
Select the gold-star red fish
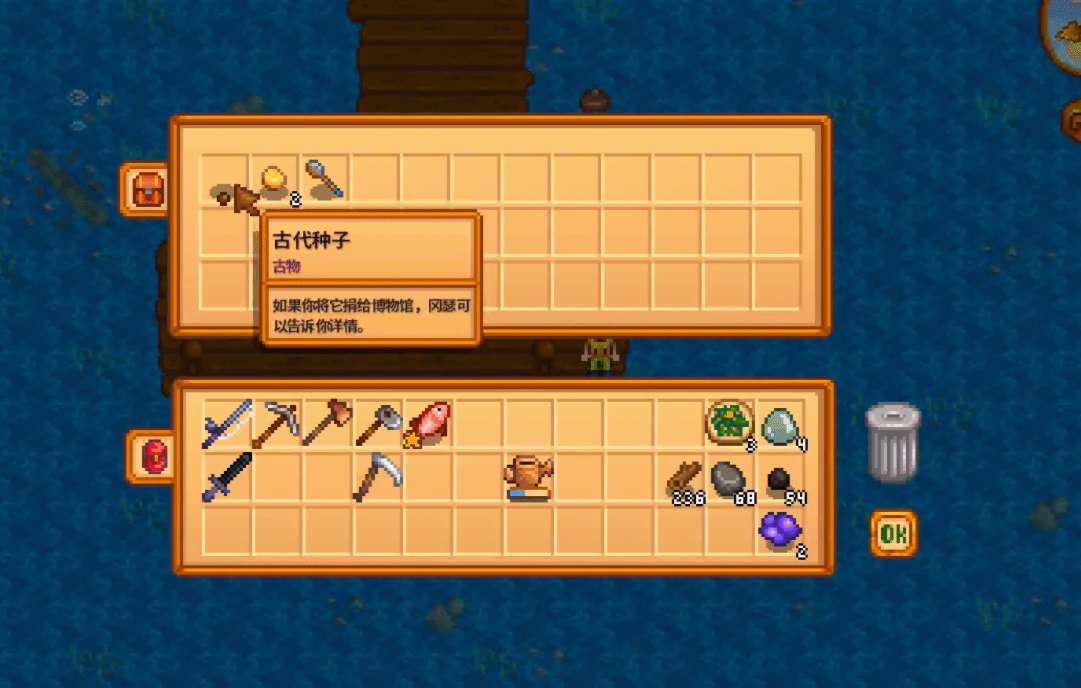(x=428, y=423)
